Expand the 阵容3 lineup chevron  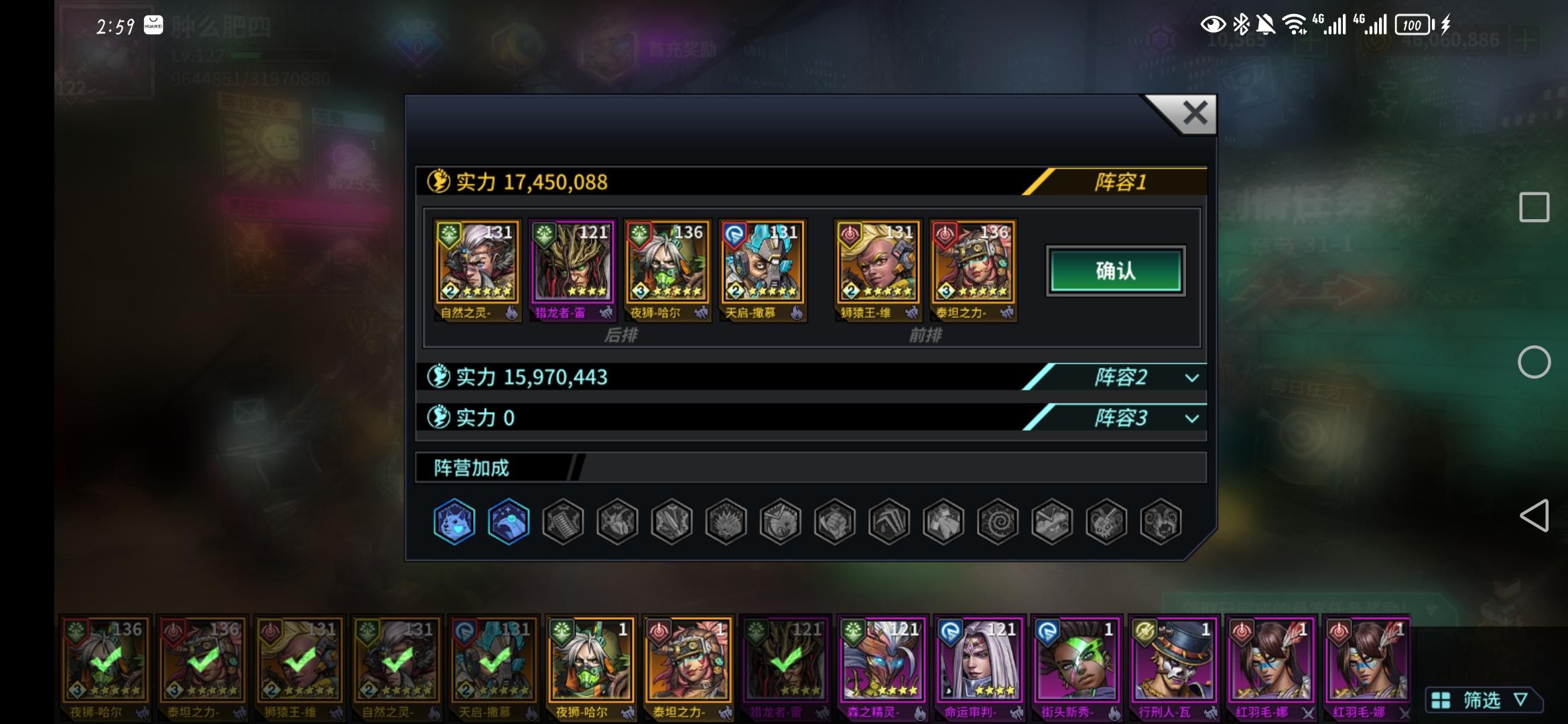(x=1191, y=418)
